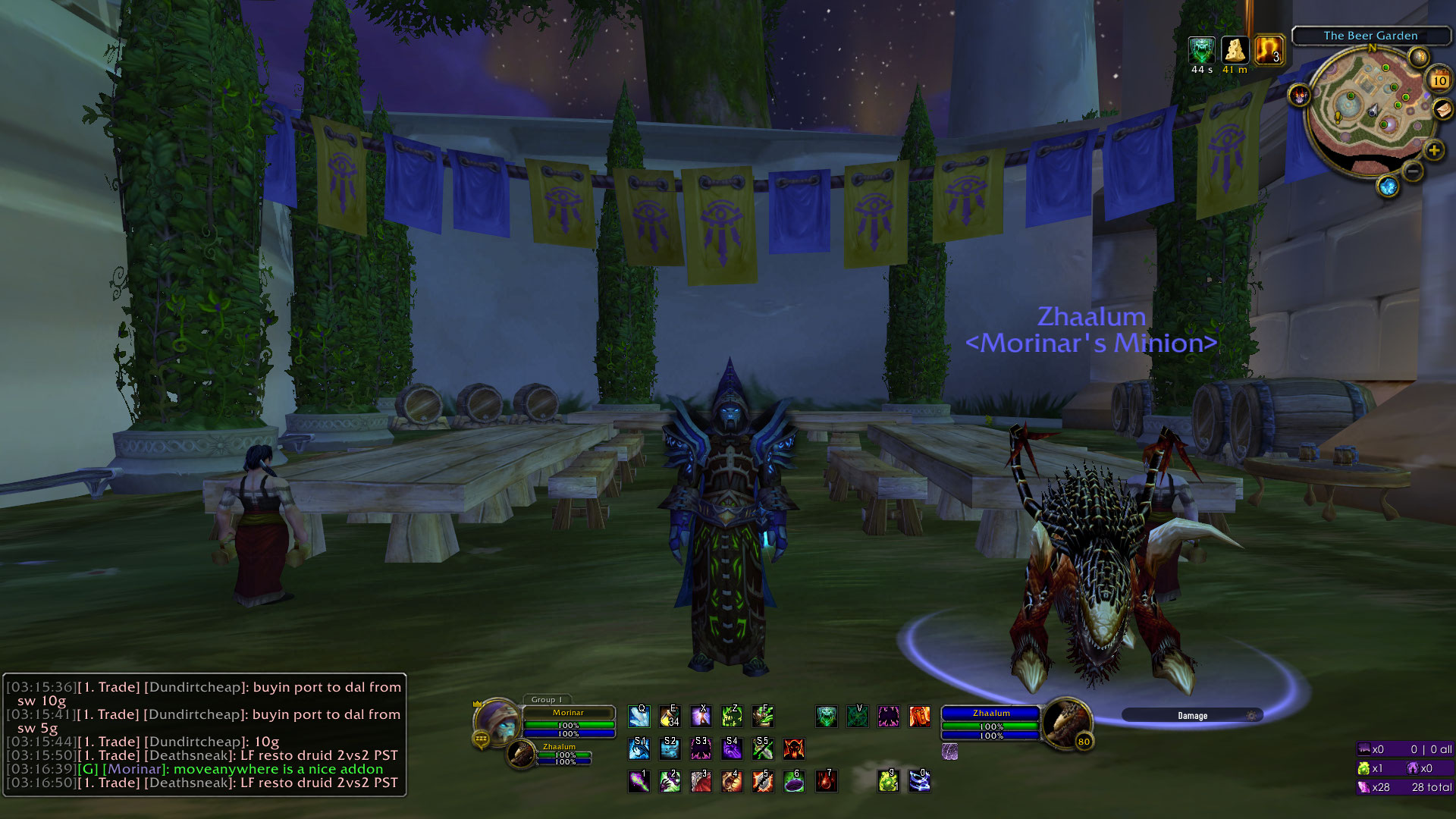Select the Zhaalum target portrait
The width and height of the screenshot is (1456, 819).
tap(1065, 723)
